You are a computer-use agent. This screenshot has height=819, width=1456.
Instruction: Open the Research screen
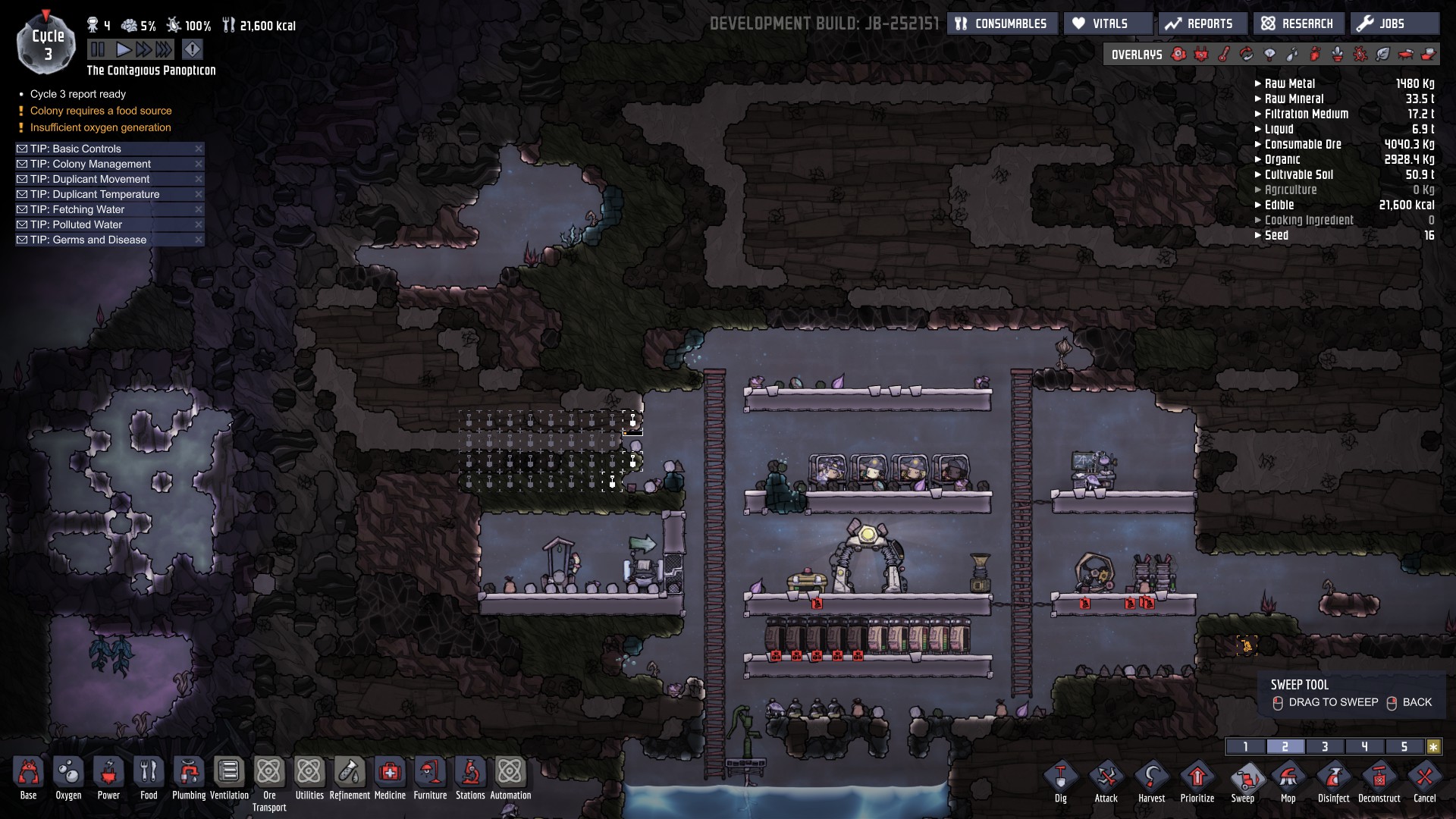pyautogui.click(x=1298, y=24)
